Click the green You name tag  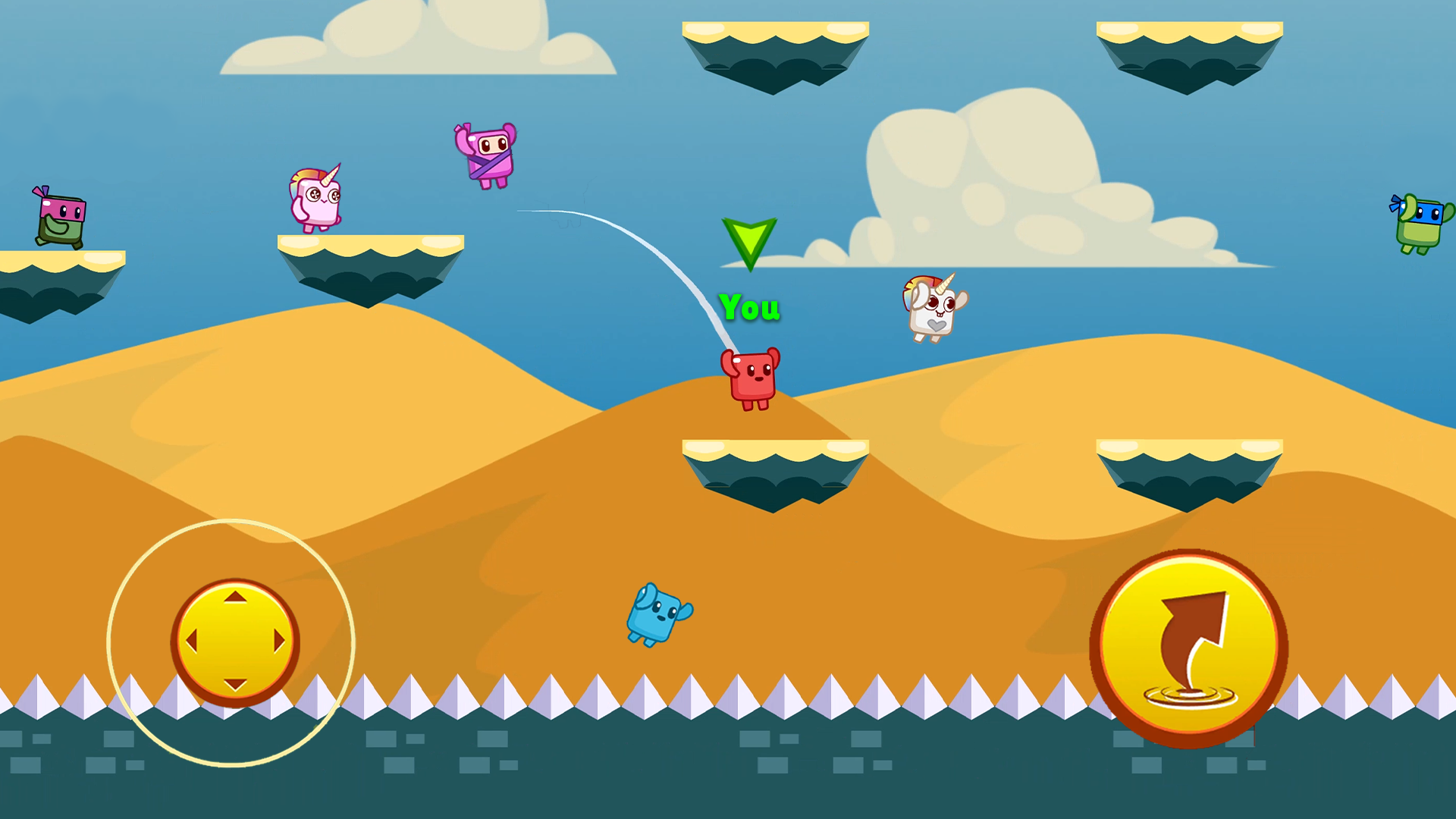[749, 308]
